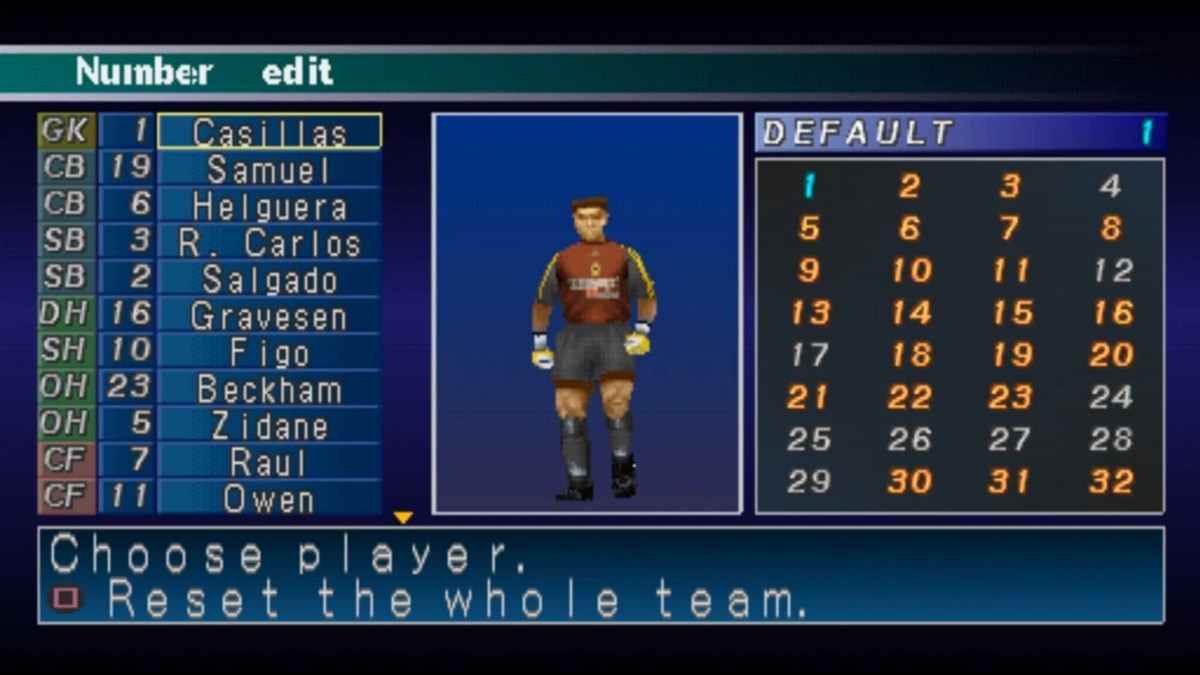Image resolution: width=1200 pixels, height=675 pixels.
Task: Pick Figo from the roster list
Action: (x=269, y=352)
